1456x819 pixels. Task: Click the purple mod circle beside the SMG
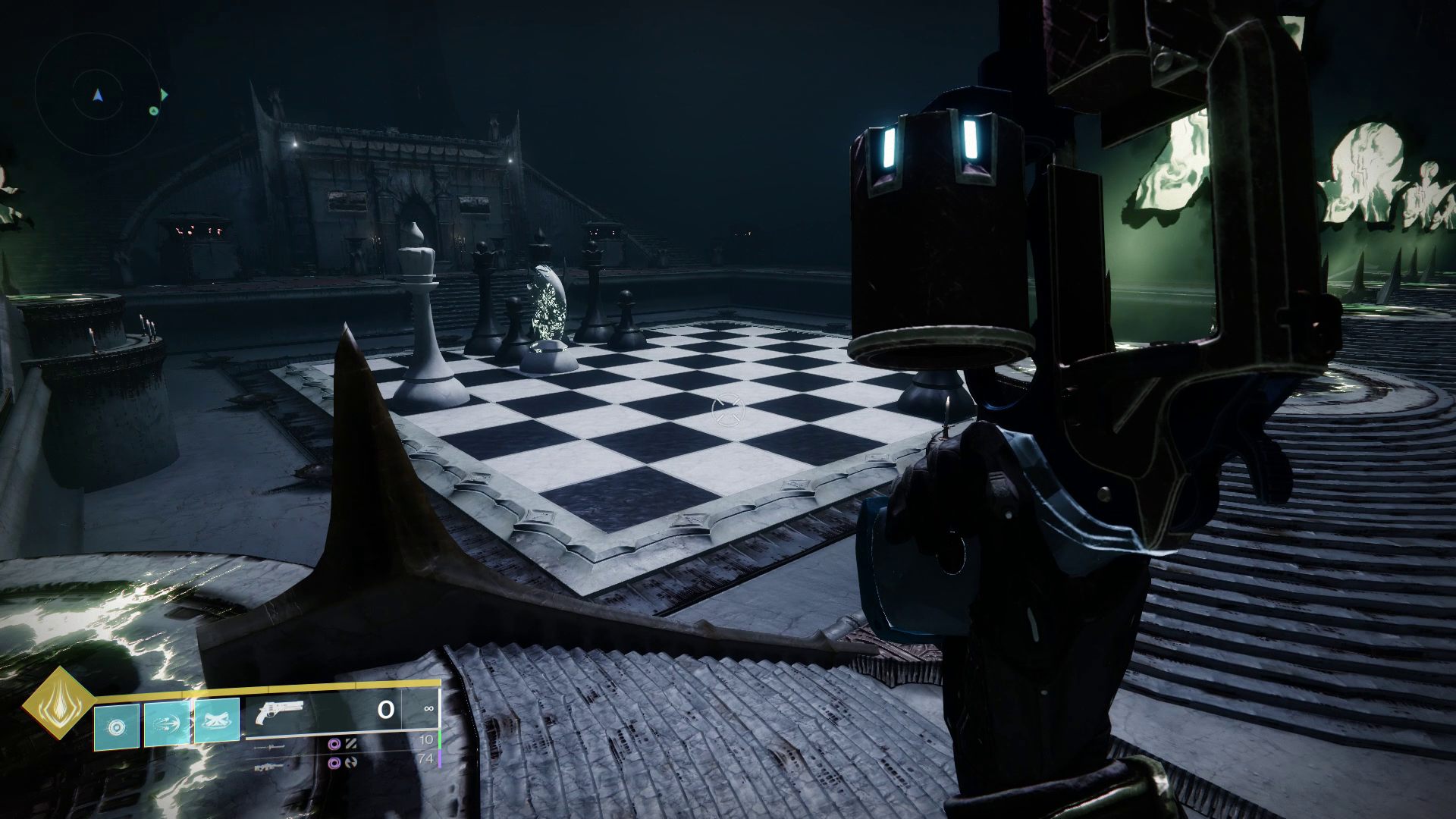(x=336, y=745)
